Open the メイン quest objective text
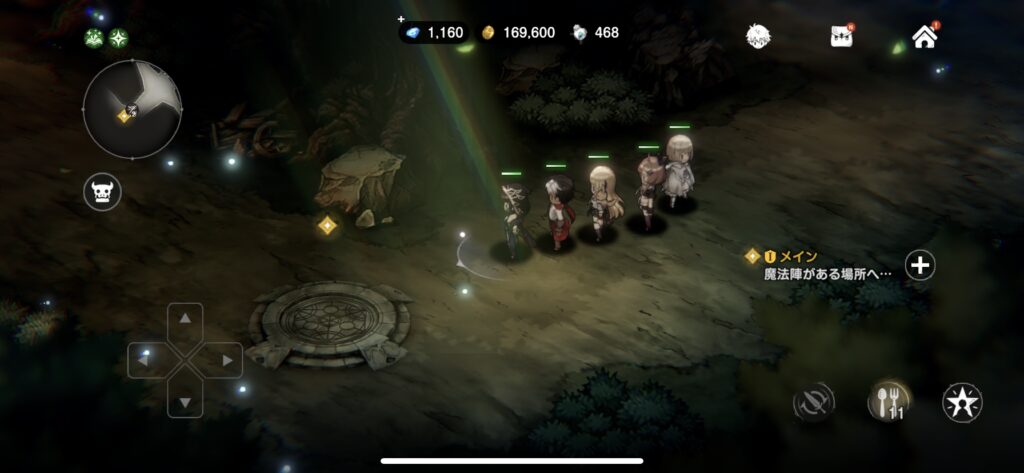Screen dimensions: 1024x473 coord(826,272)
